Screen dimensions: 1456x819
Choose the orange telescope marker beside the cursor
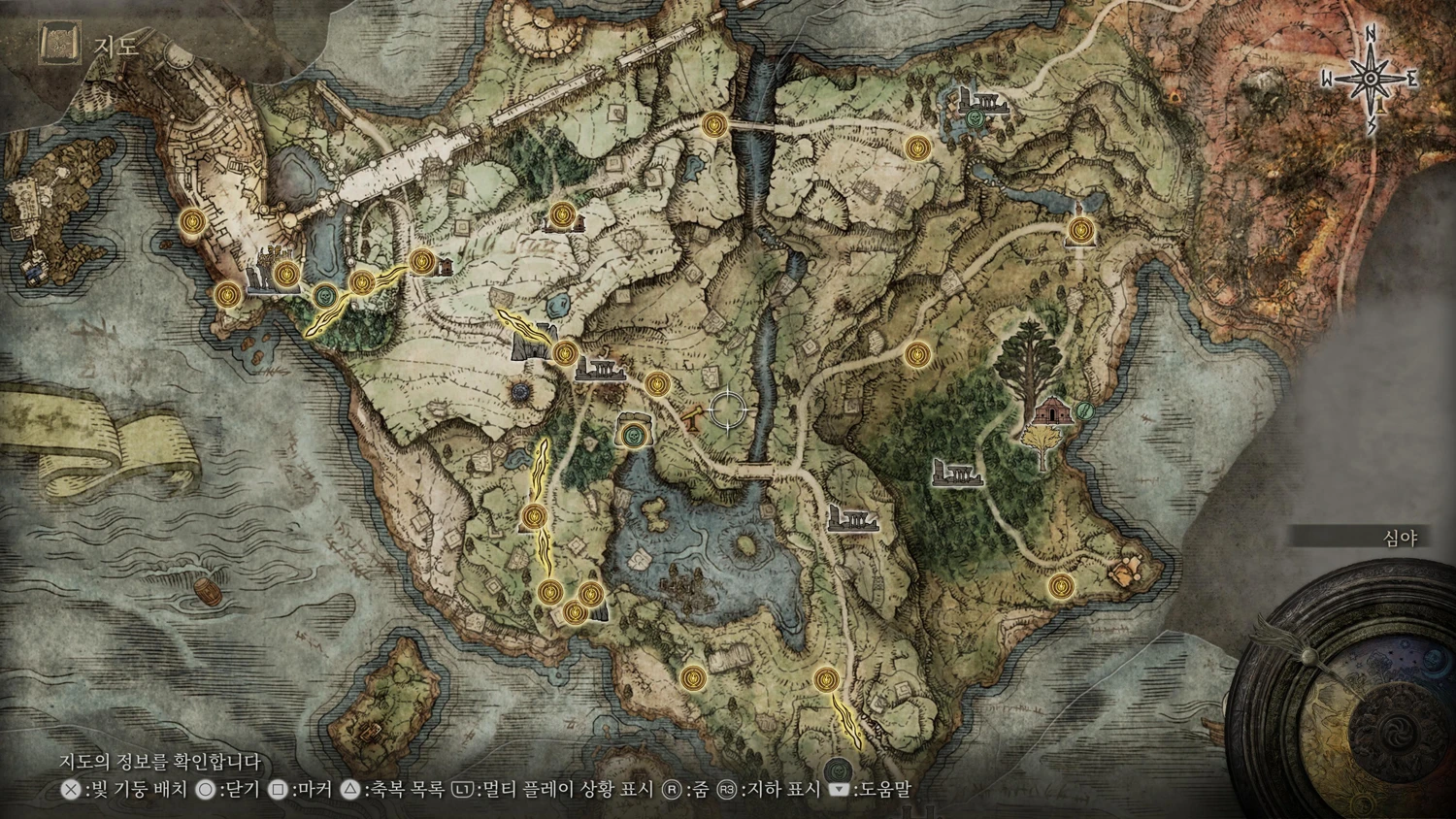click(694, 415)
